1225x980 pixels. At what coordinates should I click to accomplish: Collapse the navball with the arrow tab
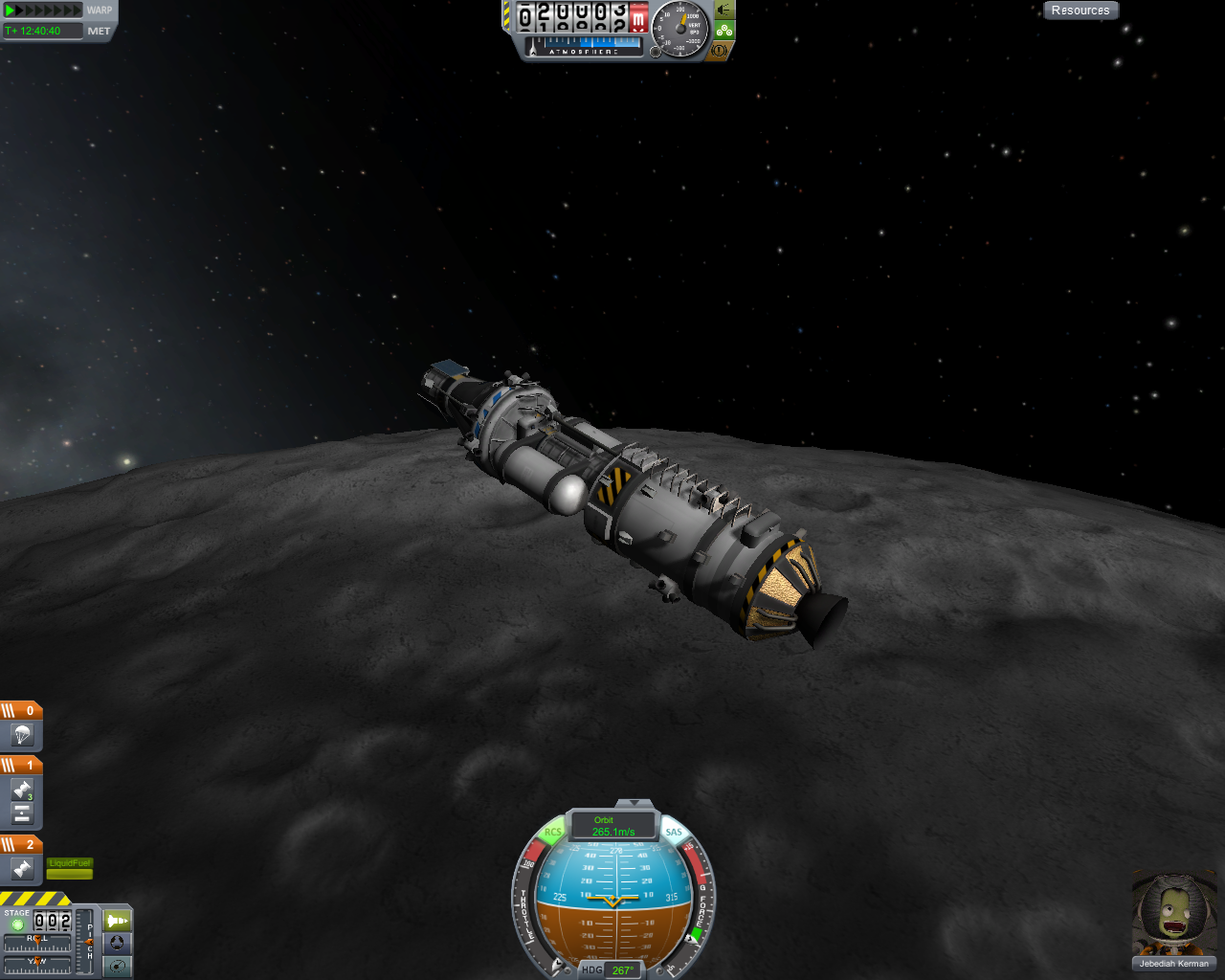click(634, 803)
